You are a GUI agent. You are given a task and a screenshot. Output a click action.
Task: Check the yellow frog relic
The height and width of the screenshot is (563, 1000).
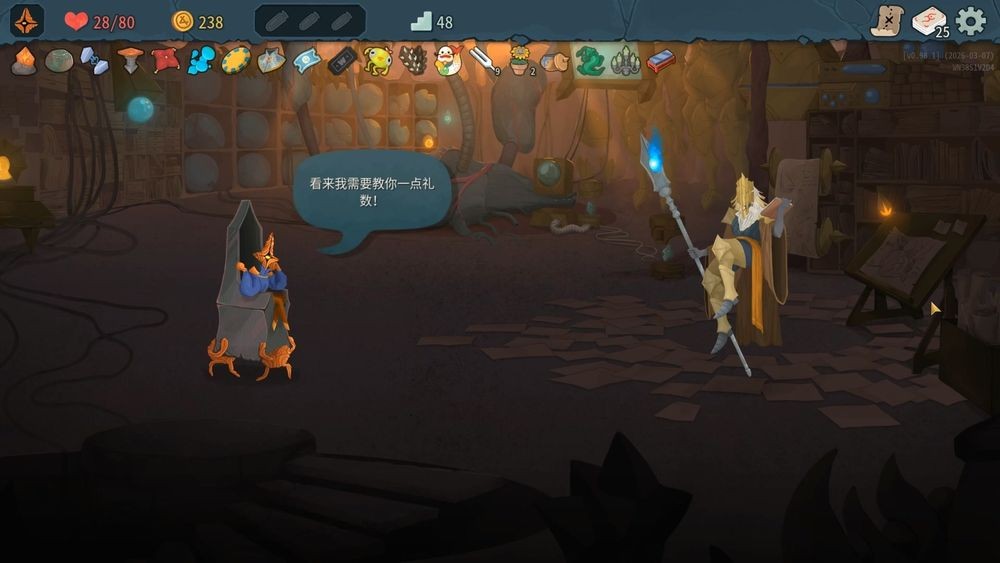[377, 61]
